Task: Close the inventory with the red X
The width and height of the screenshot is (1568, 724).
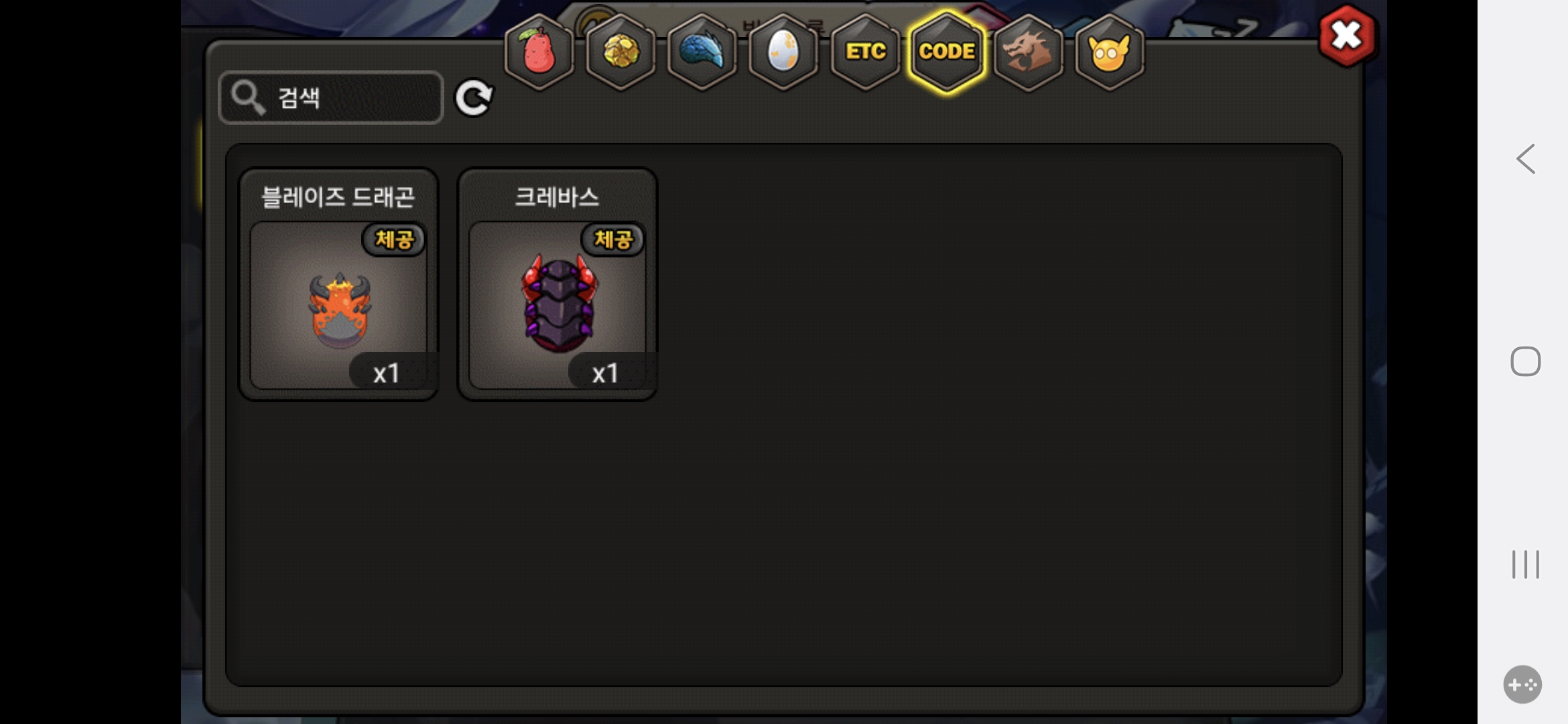Action: click(x=1347, y=36)
